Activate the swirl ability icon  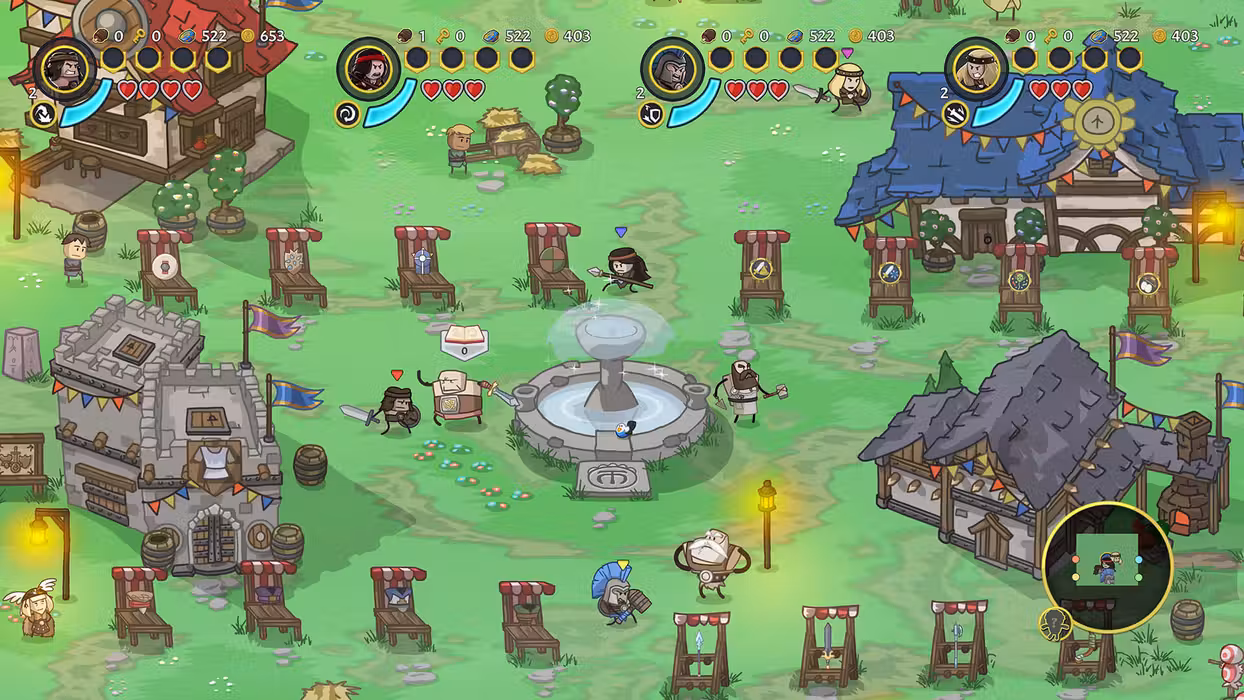(x=348, y=114)
